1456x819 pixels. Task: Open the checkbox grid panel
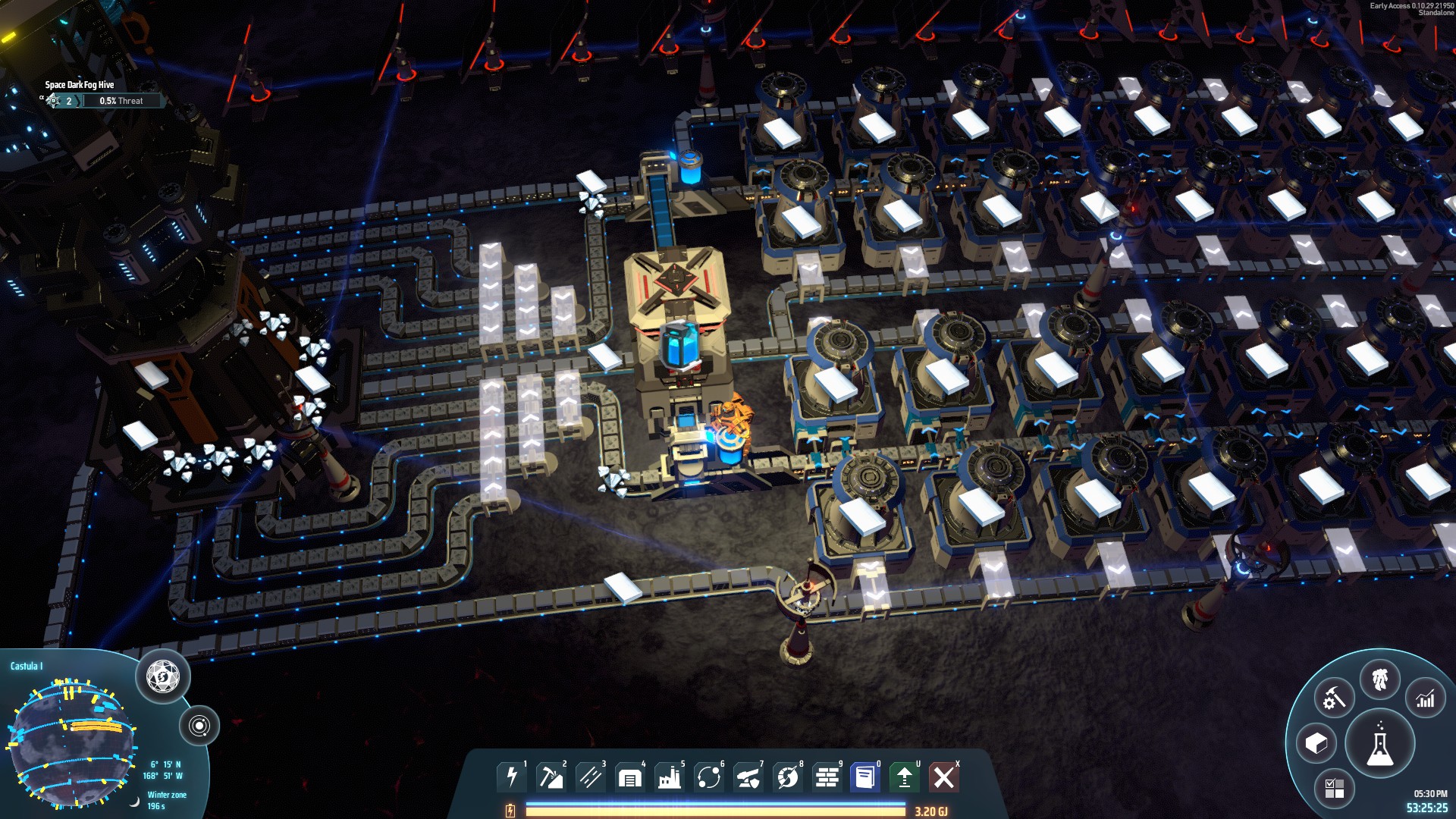[1334, 788]
